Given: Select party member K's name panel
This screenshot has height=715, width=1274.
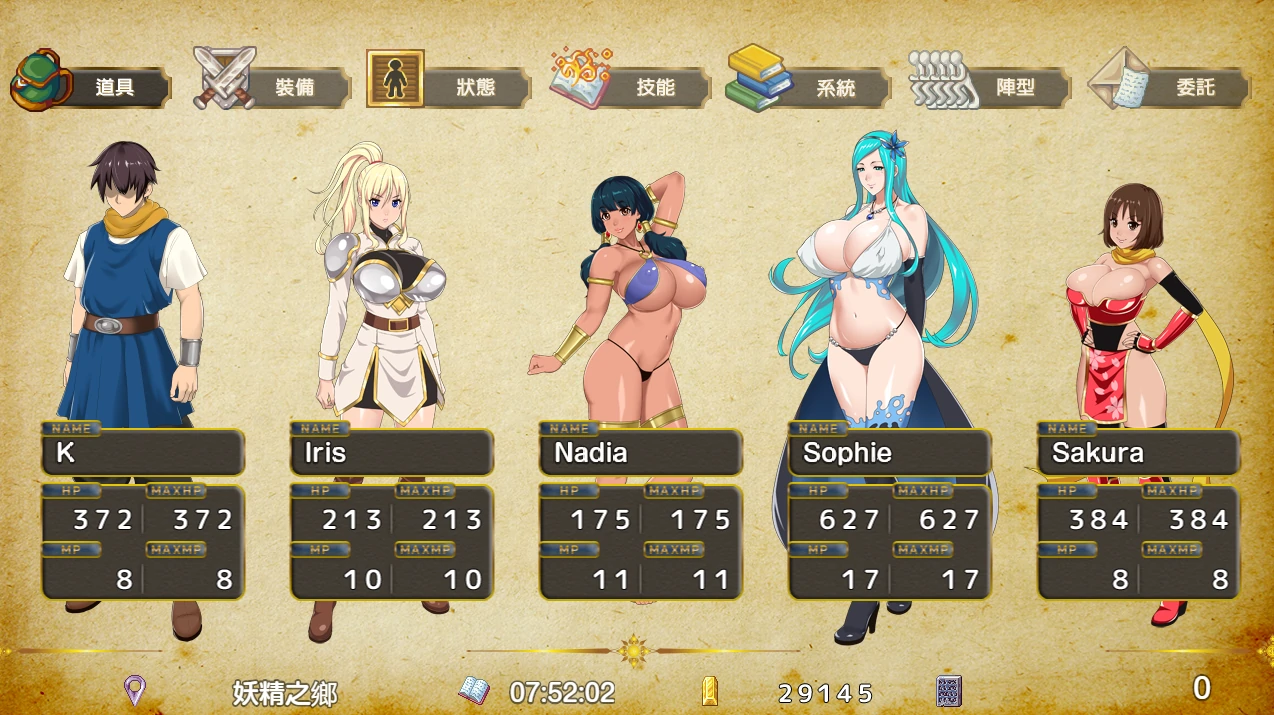Looking at the screenshot, I should (x=143, y=453).
